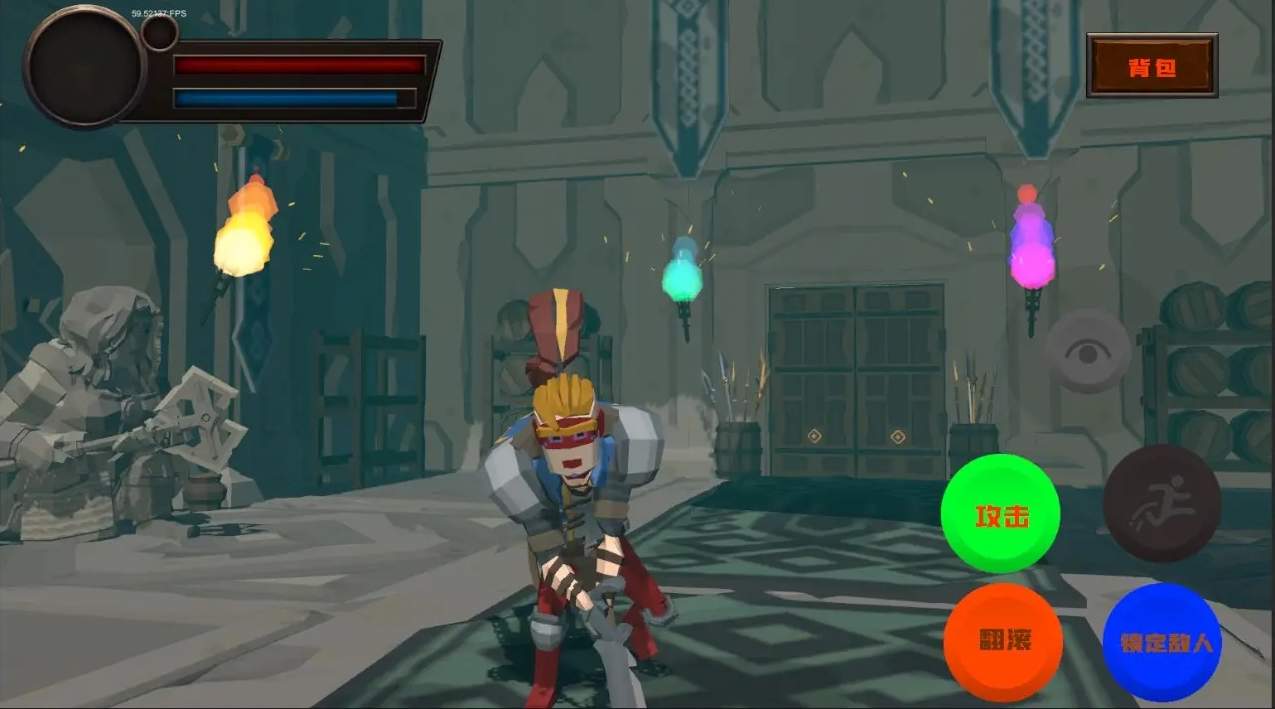Screen dimensions: 1275x709
Task: Toggle the blue 锁定敌人 lock-on button
Action: tap(1161, 642)
